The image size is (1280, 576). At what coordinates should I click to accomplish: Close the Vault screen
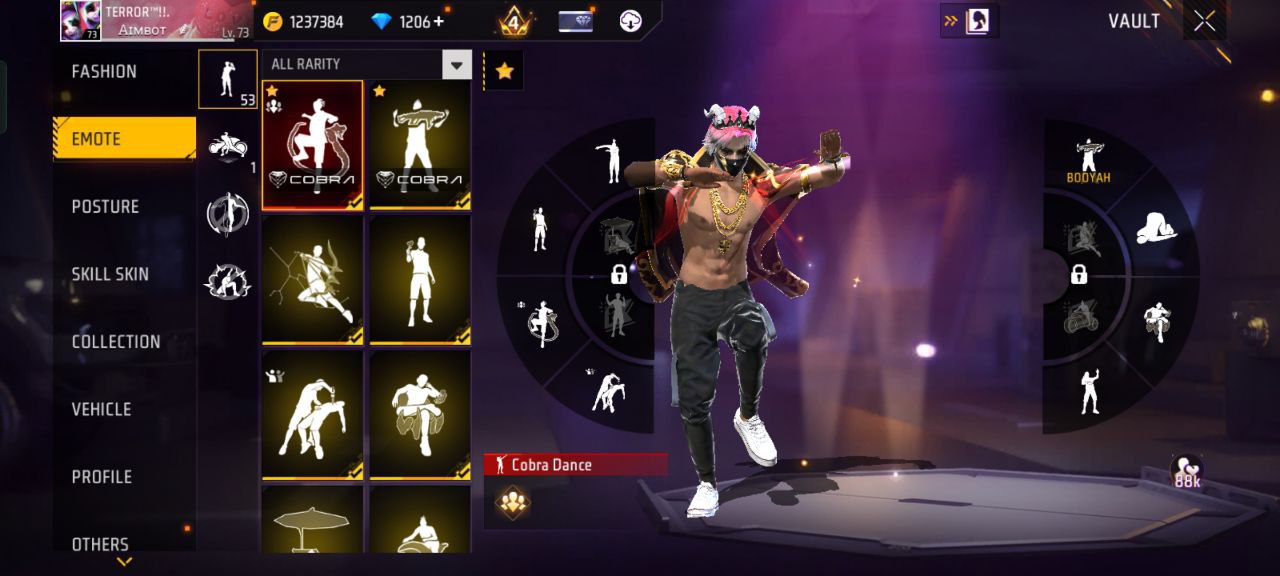pyautogui.click(x=1204, y=21)
